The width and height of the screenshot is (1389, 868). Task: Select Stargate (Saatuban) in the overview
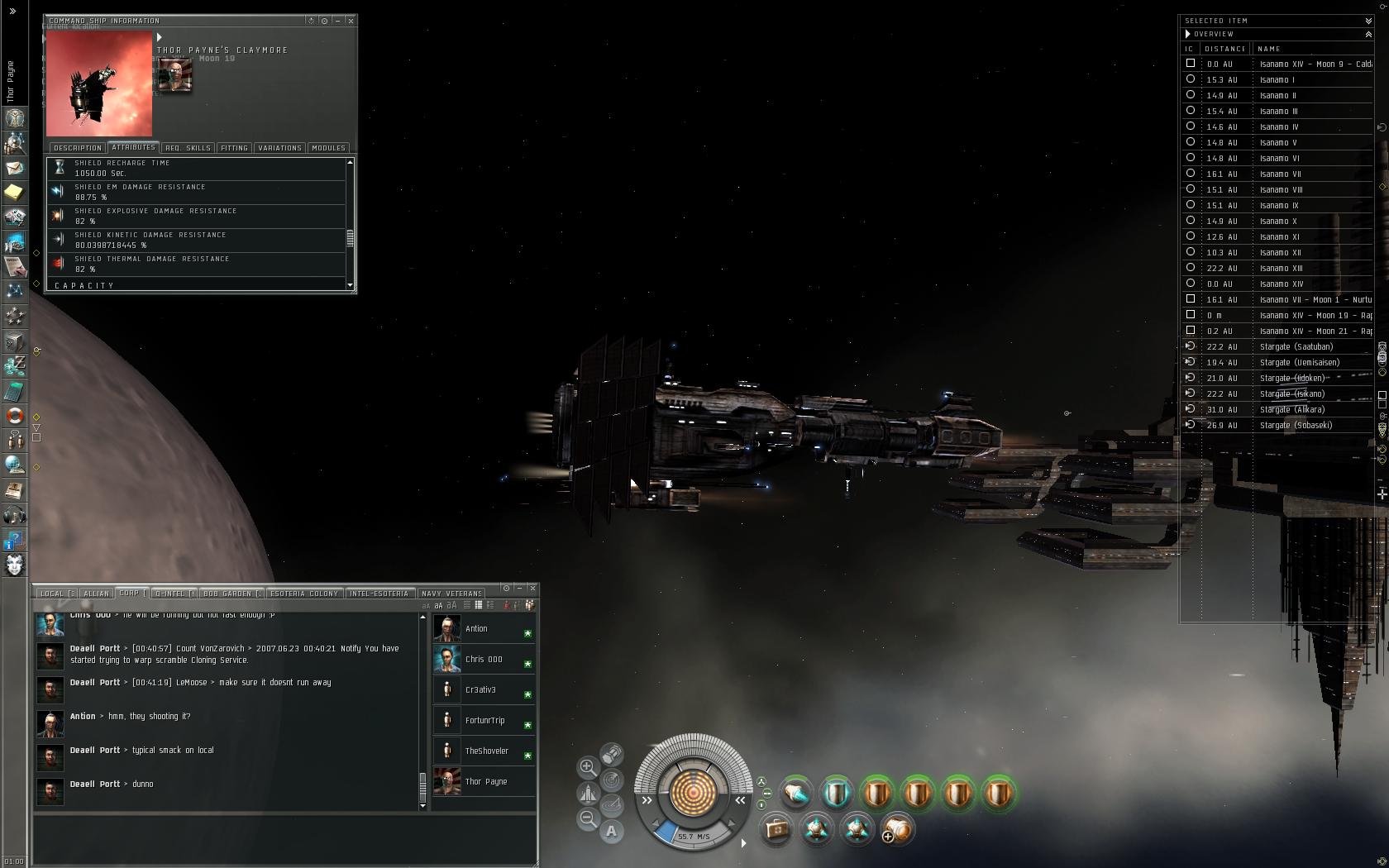click(1296, 347)
